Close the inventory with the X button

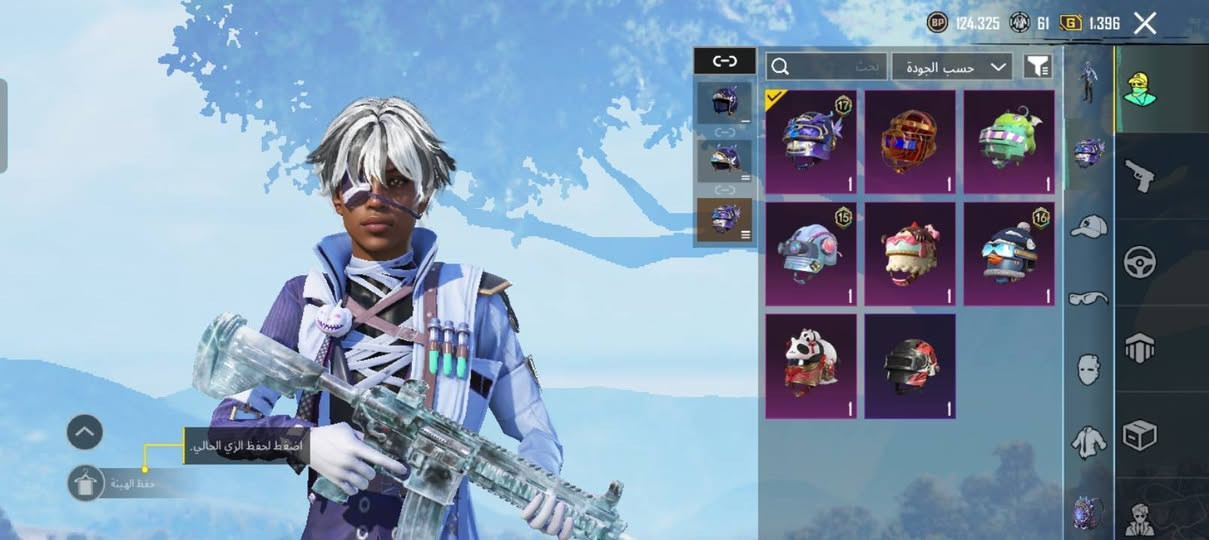tap(1145, 23)
